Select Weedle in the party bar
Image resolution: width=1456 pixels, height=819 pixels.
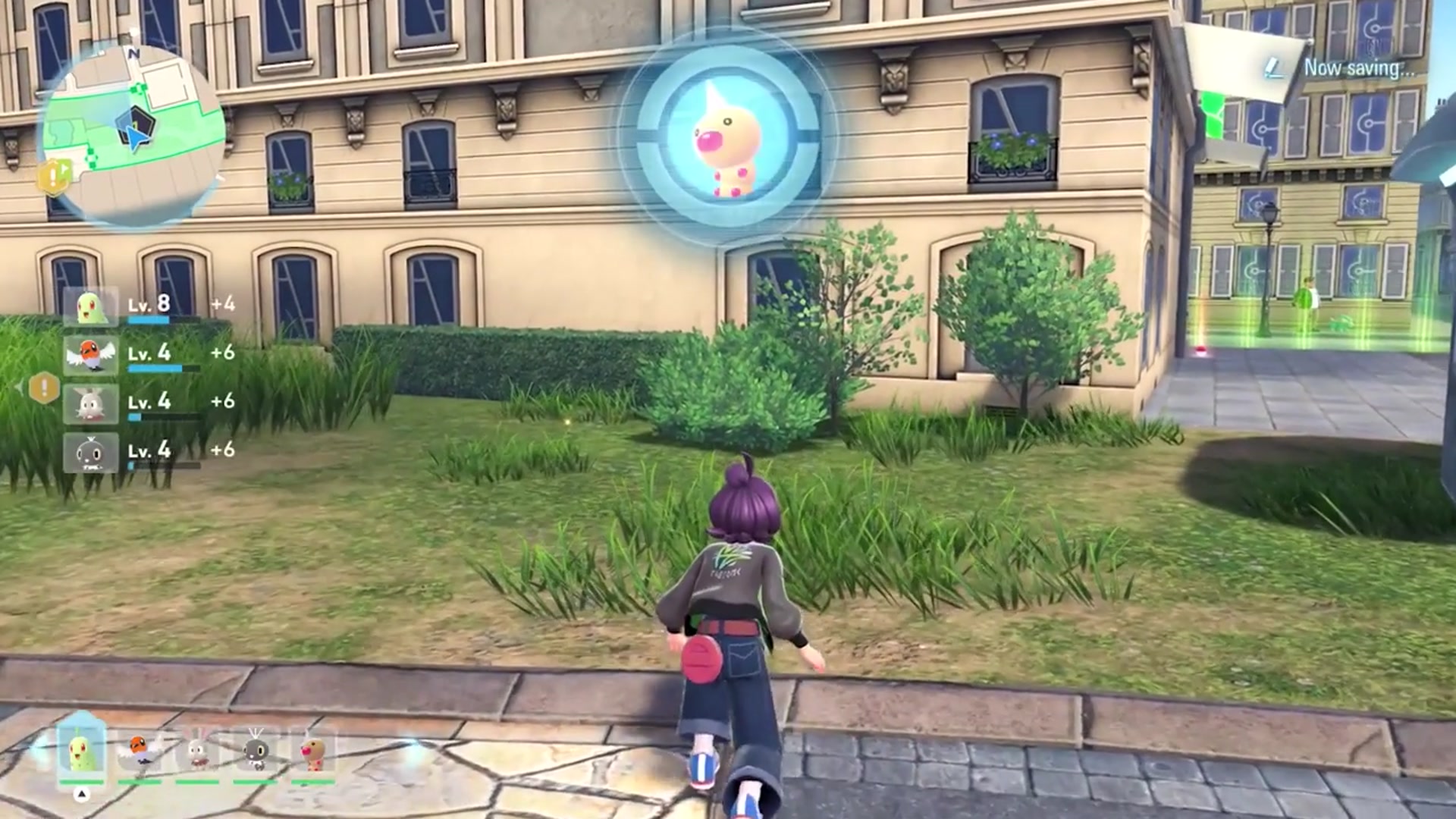pyautogui.click(x=312, y=752)
